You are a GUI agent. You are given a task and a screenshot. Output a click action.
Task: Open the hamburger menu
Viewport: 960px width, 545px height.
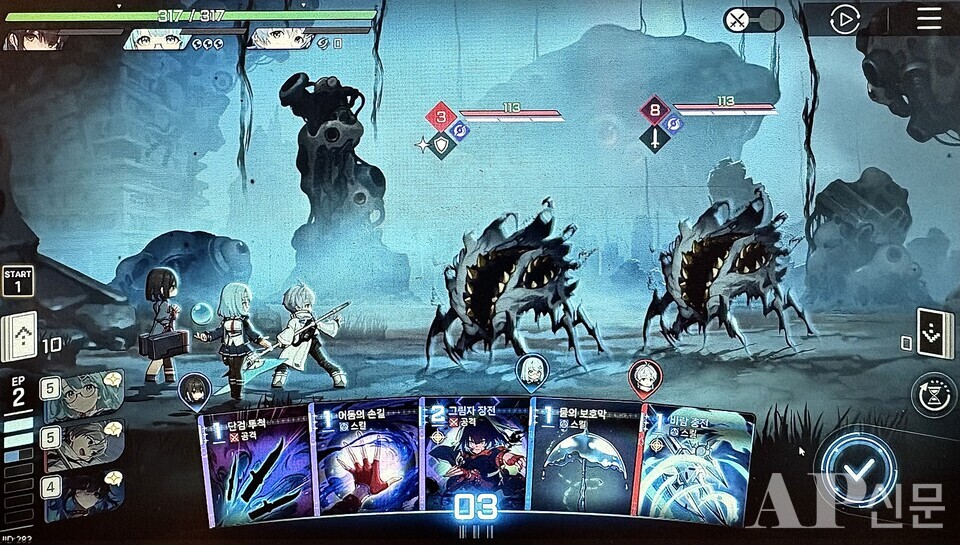coord(930,19)
